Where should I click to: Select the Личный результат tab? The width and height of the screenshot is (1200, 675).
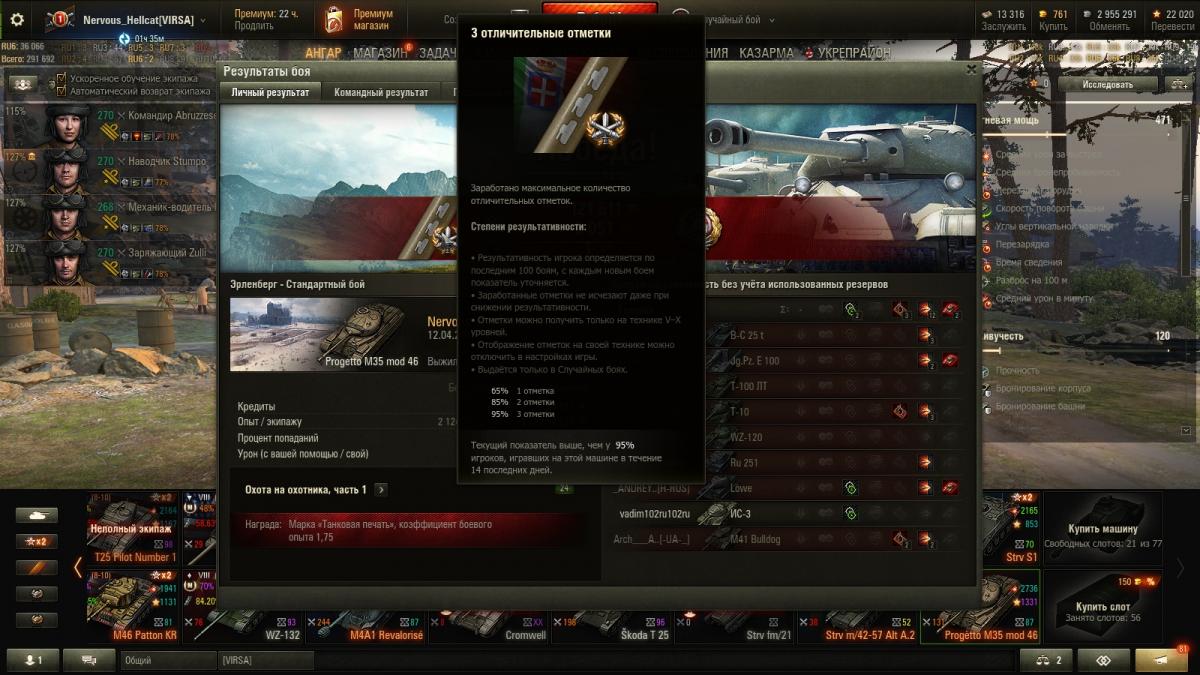pyautogui.click(x=270, y=93)
